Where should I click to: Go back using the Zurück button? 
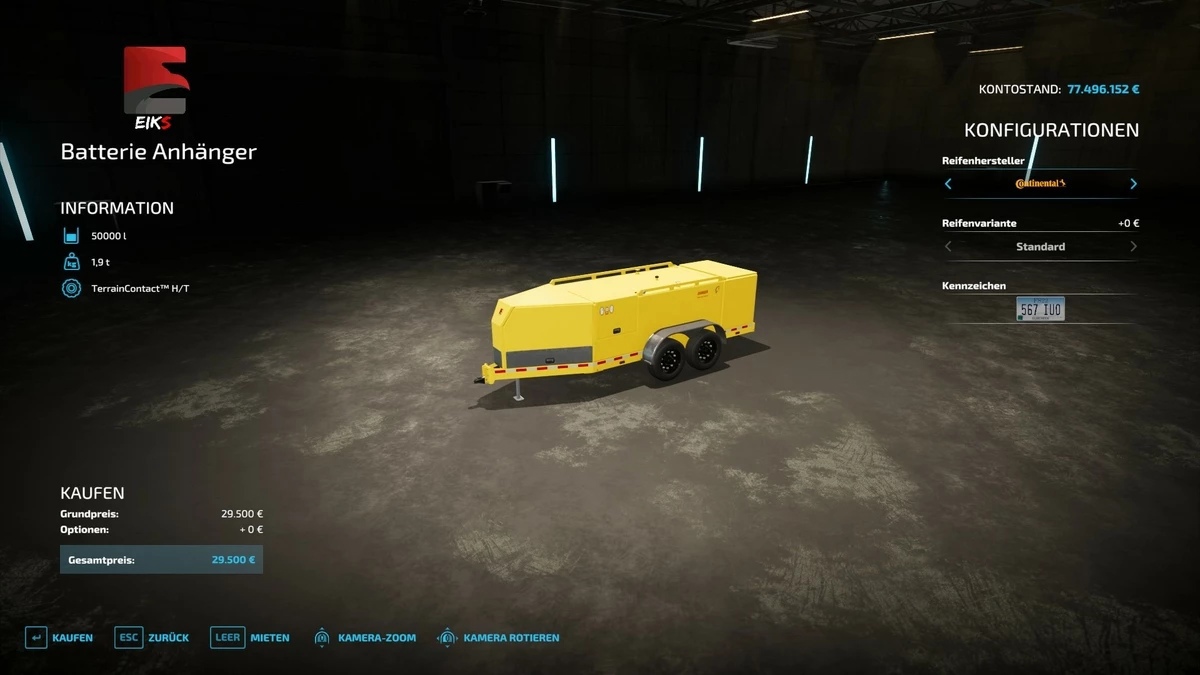(152, 638)
